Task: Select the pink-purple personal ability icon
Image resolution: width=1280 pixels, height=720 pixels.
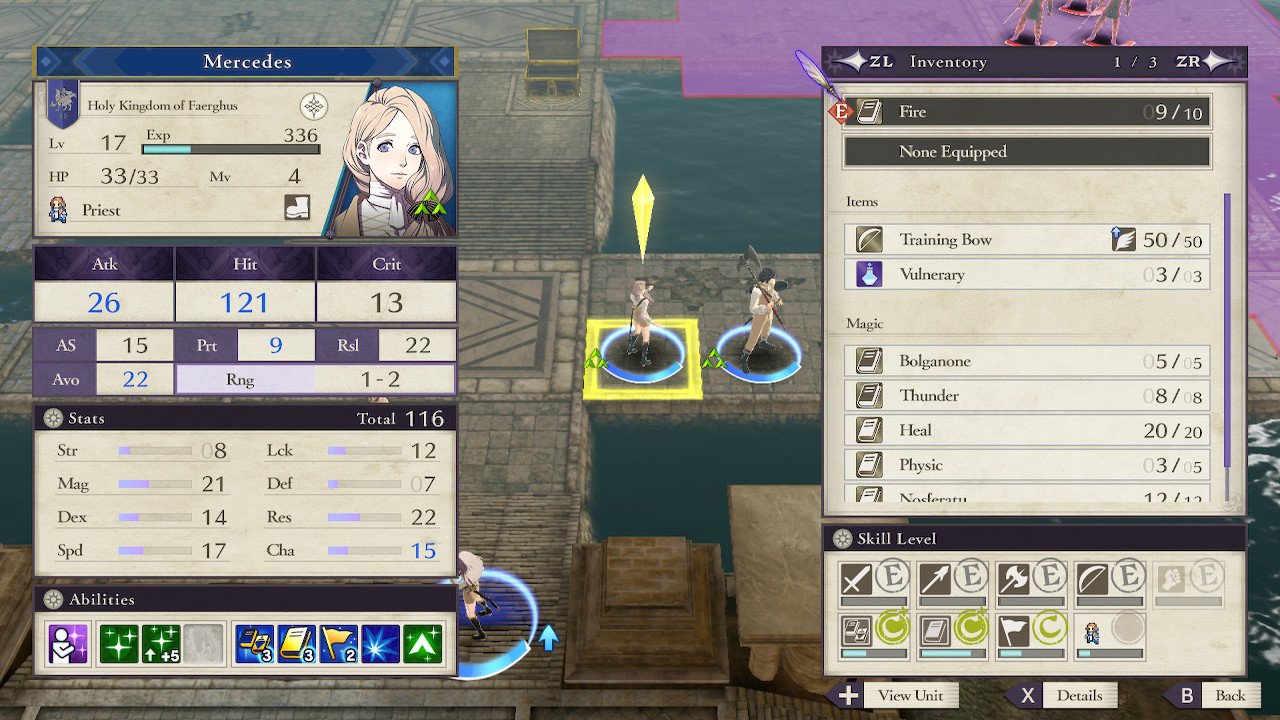Action: [68, 645]
